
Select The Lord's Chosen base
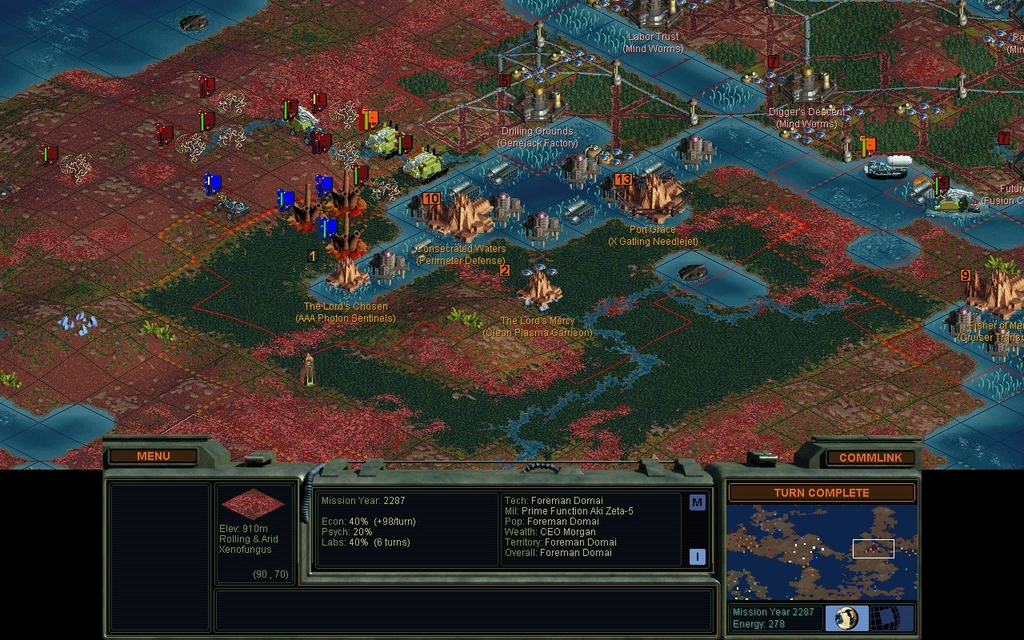tap(347, 274)
